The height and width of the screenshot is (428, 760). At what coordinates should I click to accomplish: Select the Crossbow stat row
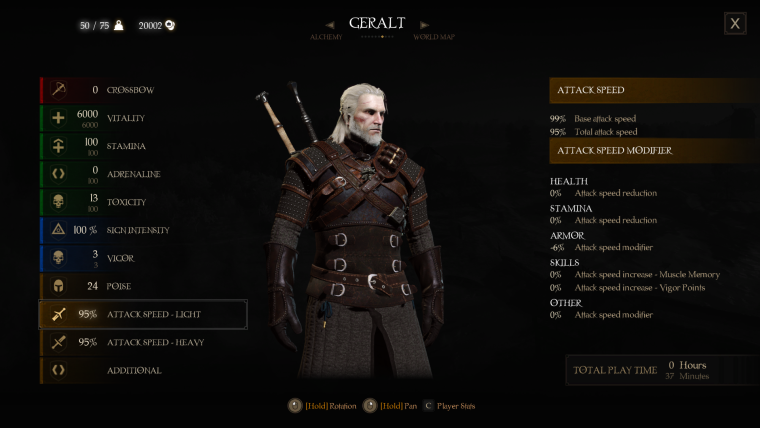tap(142, 90)
